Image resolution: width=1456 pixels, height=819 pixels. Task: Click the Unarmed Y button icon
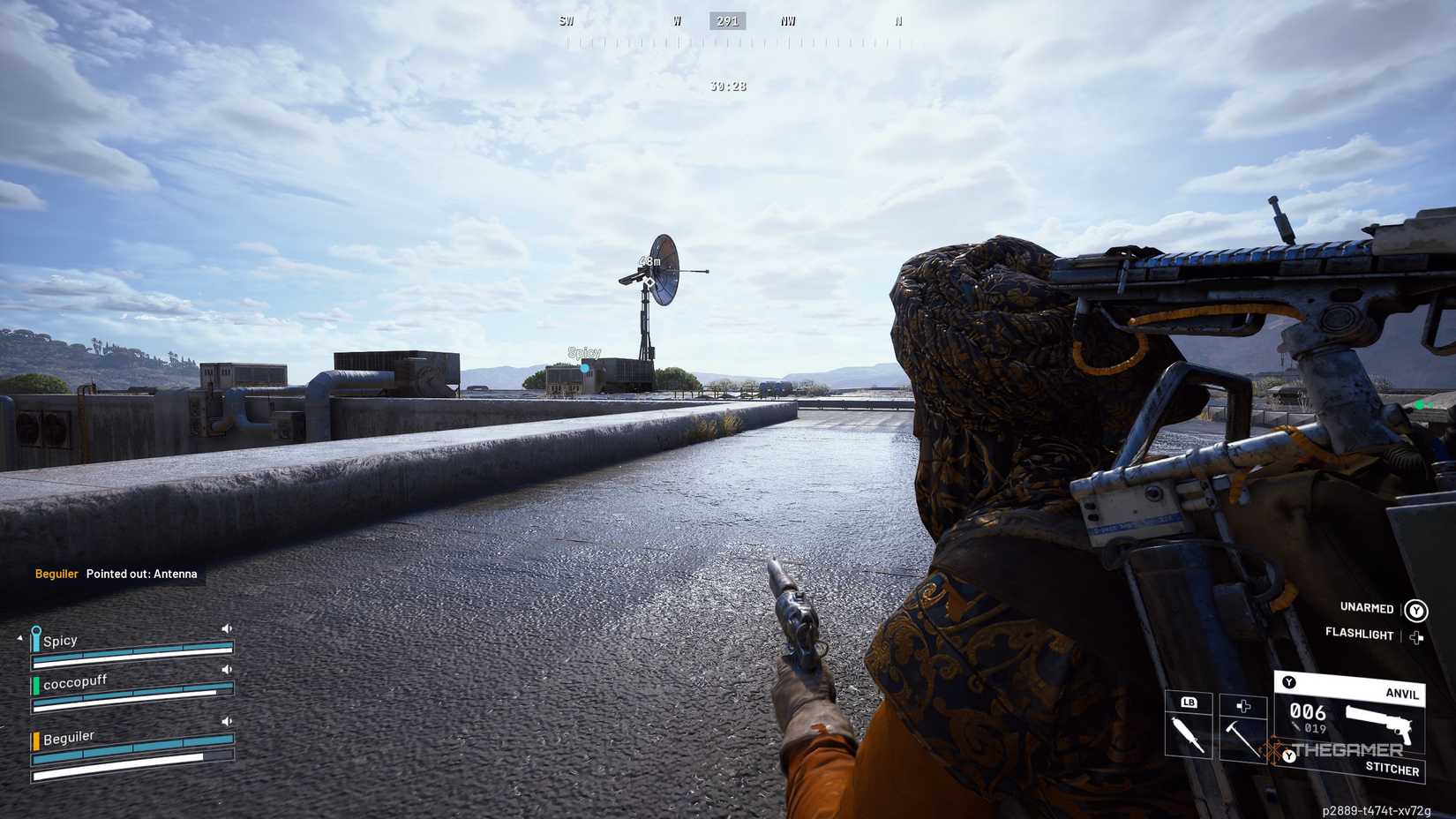tap(1417, 609)
